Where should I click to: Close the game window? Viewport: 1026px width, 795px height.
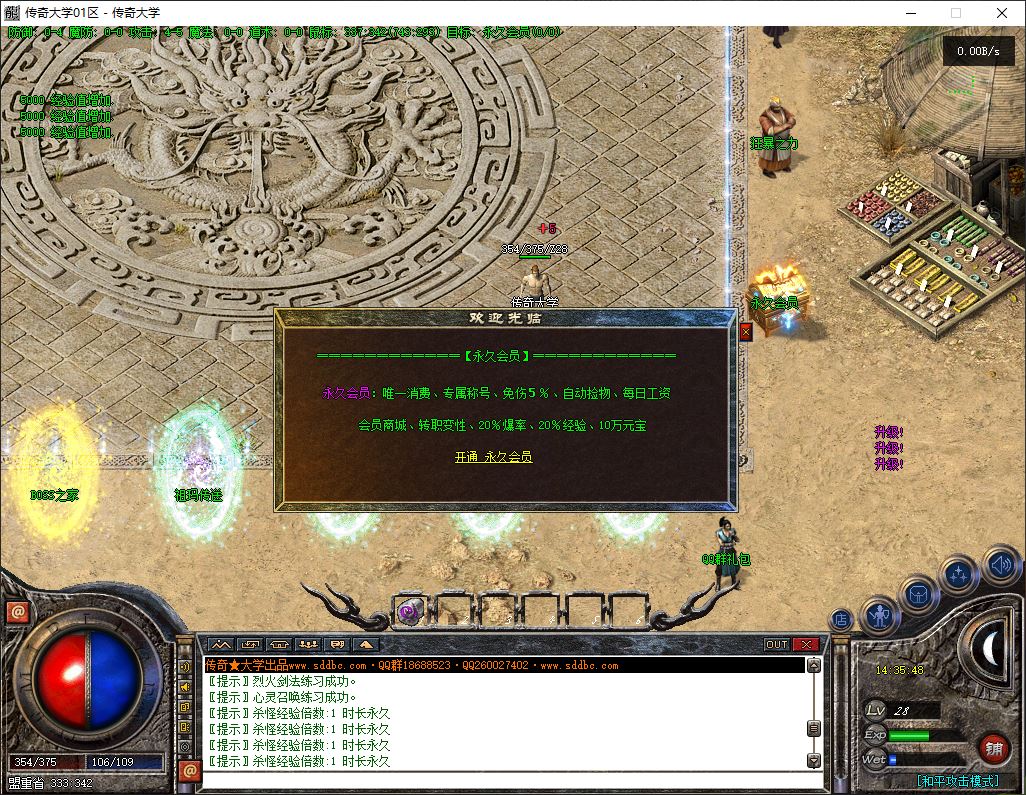coord(1002,13)
